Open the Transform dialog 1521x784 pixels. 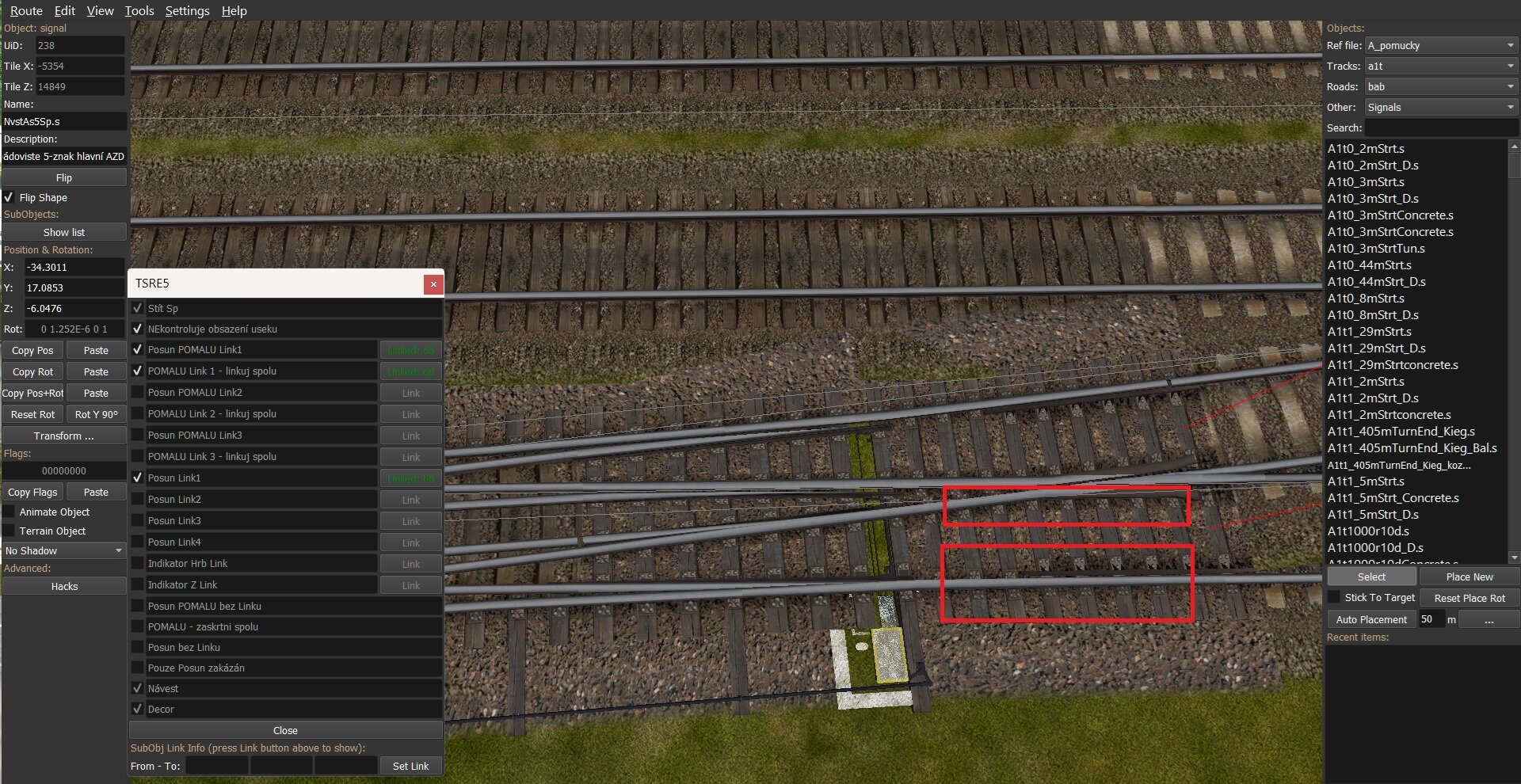(64, 436)
